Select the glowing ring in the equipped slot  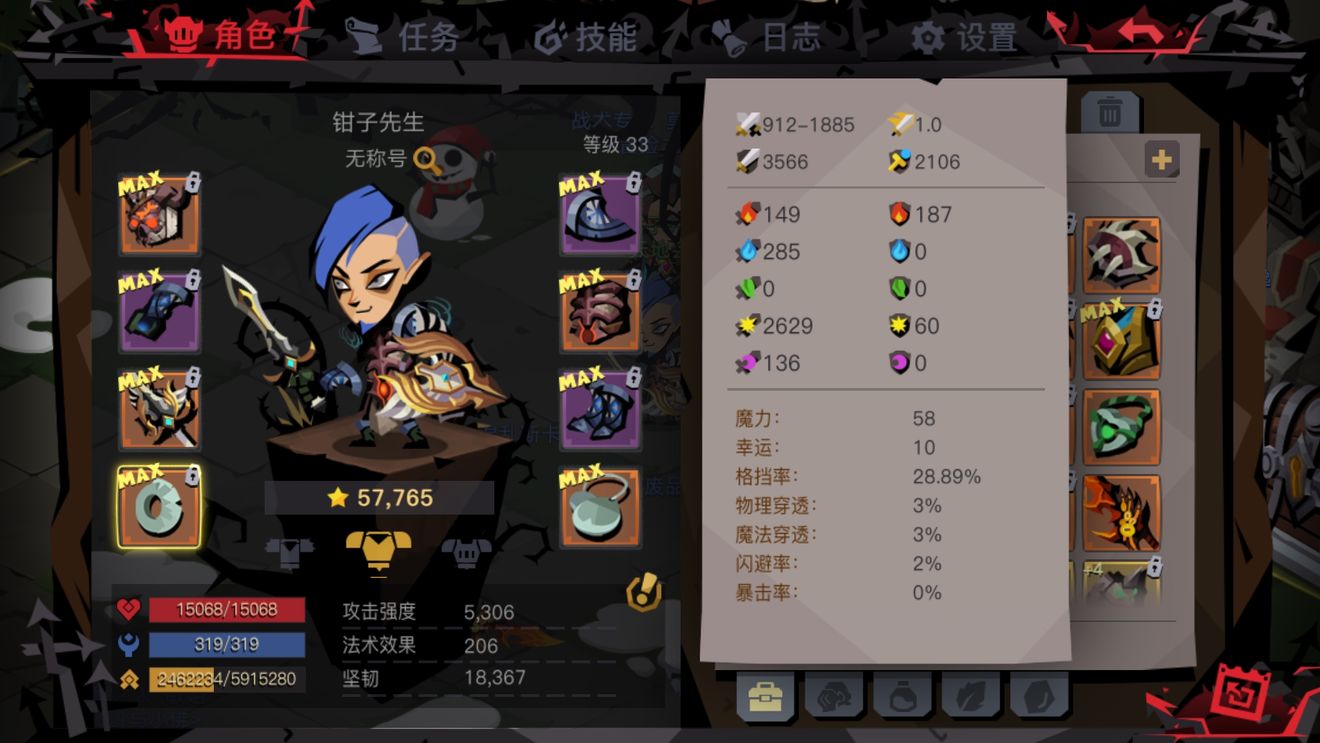coord(158,510)
